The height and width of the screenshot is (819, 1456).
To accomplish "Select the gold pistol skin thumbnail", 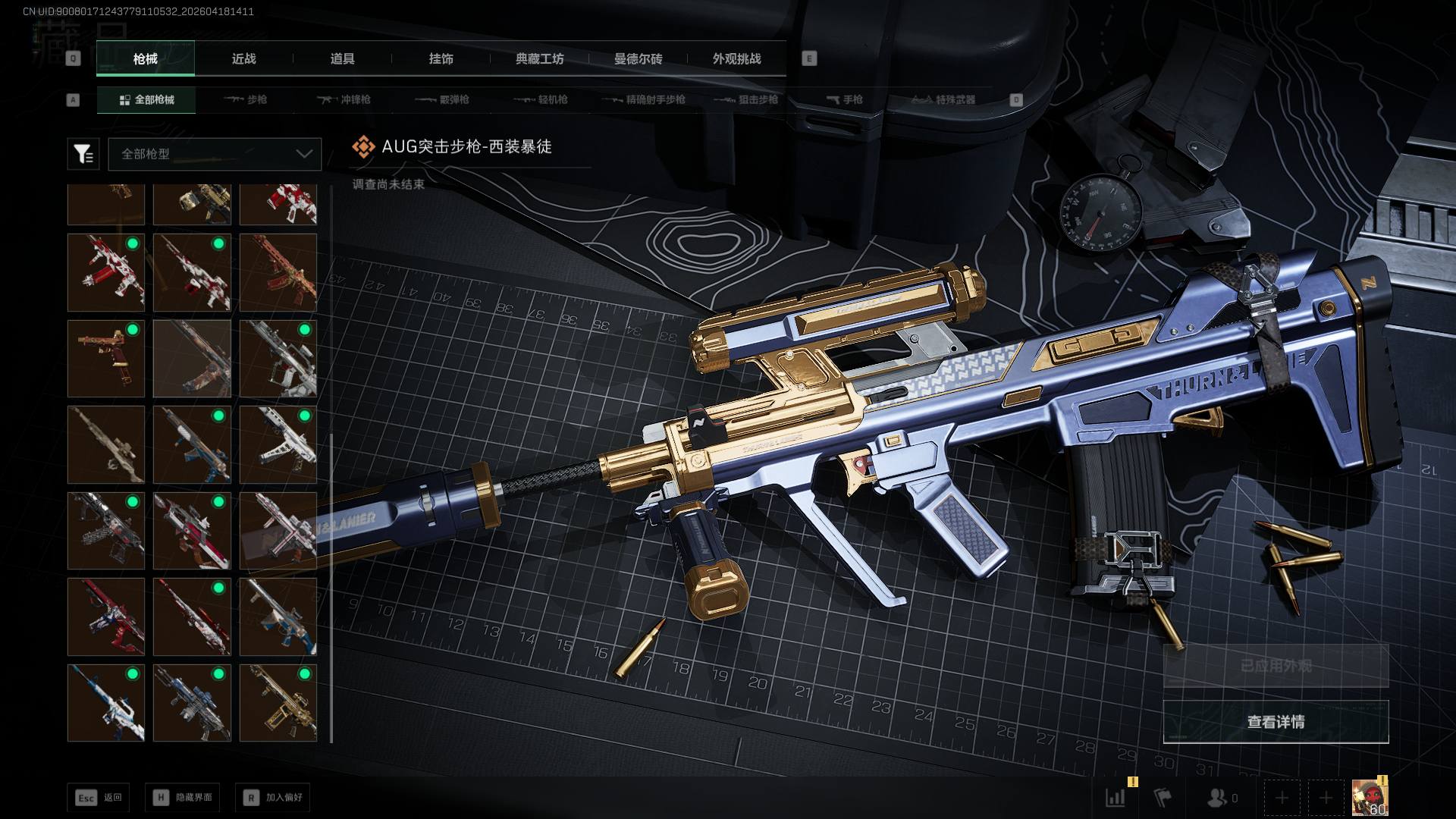I will click(x=106, y=359).
